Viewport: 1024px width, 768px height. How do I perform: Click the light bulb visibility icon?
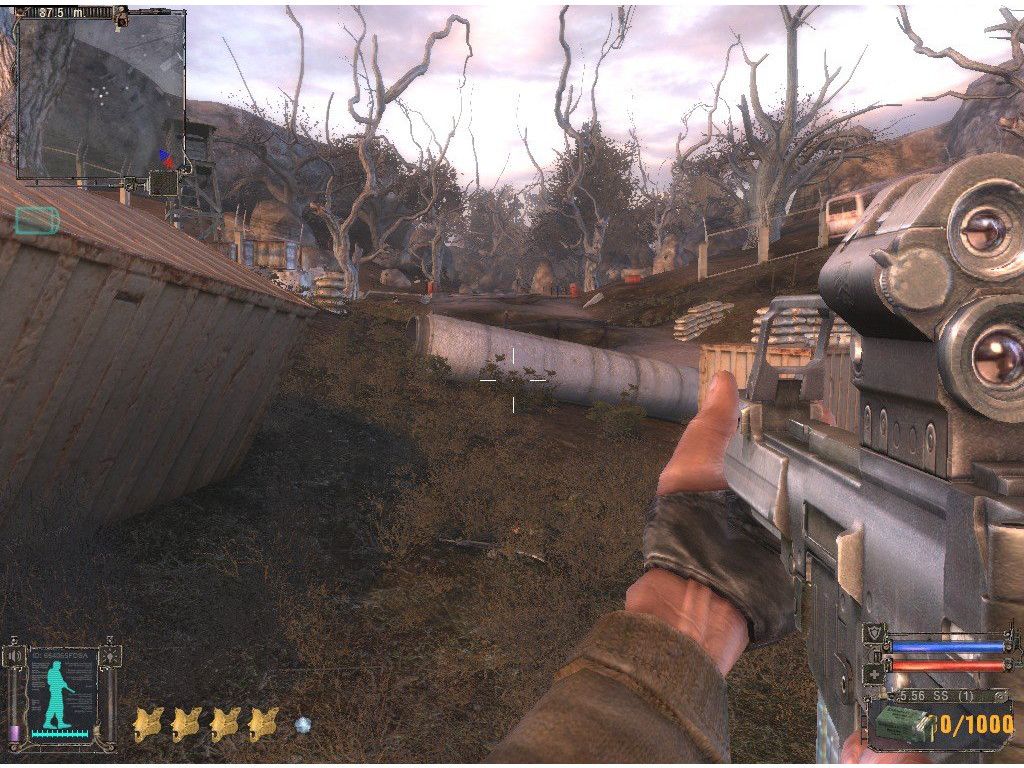point(108,656)
